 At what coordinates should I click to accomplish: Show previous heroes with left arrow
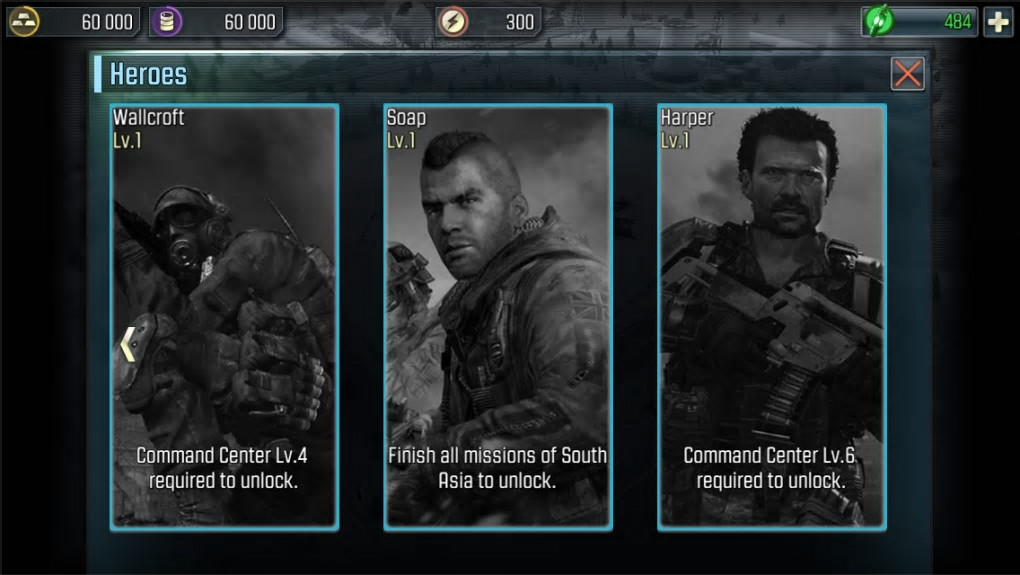pos(127,344)
